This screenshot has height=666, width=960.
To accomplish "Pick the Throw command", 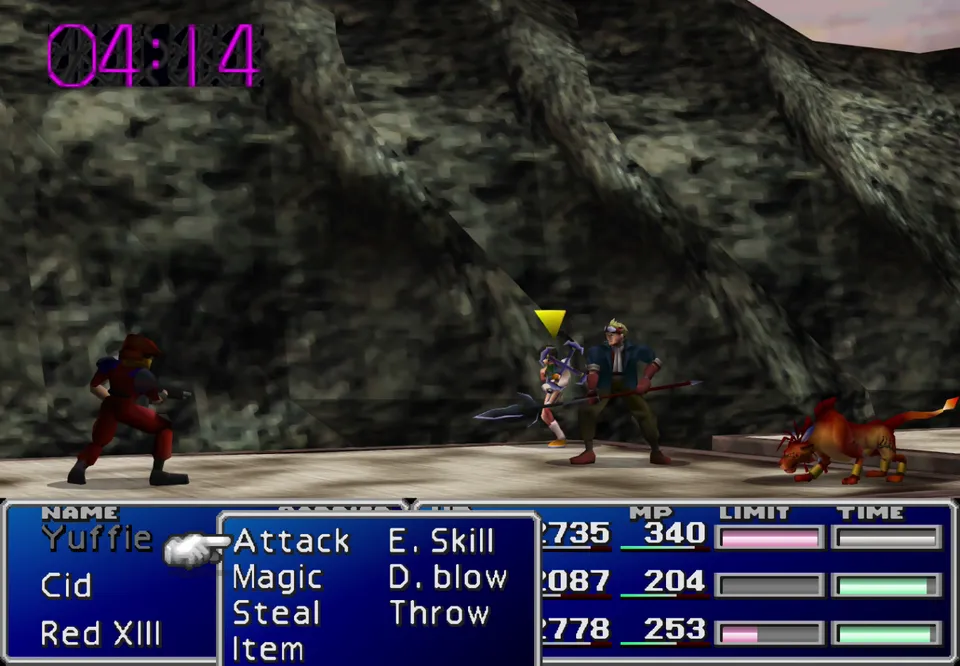I will tap(438, 613).
